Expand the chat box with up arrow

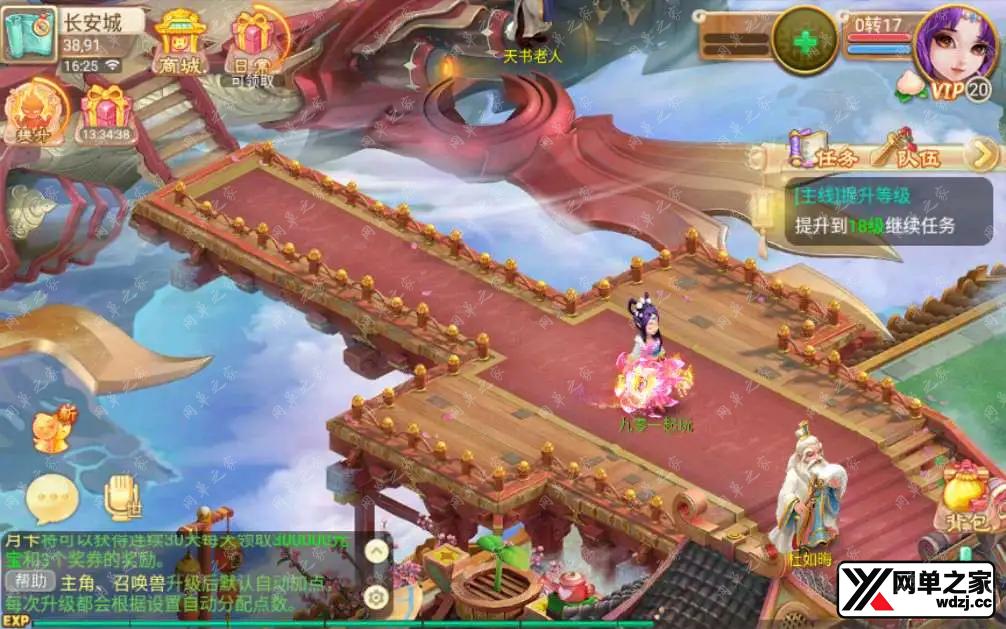click(376, 551)
